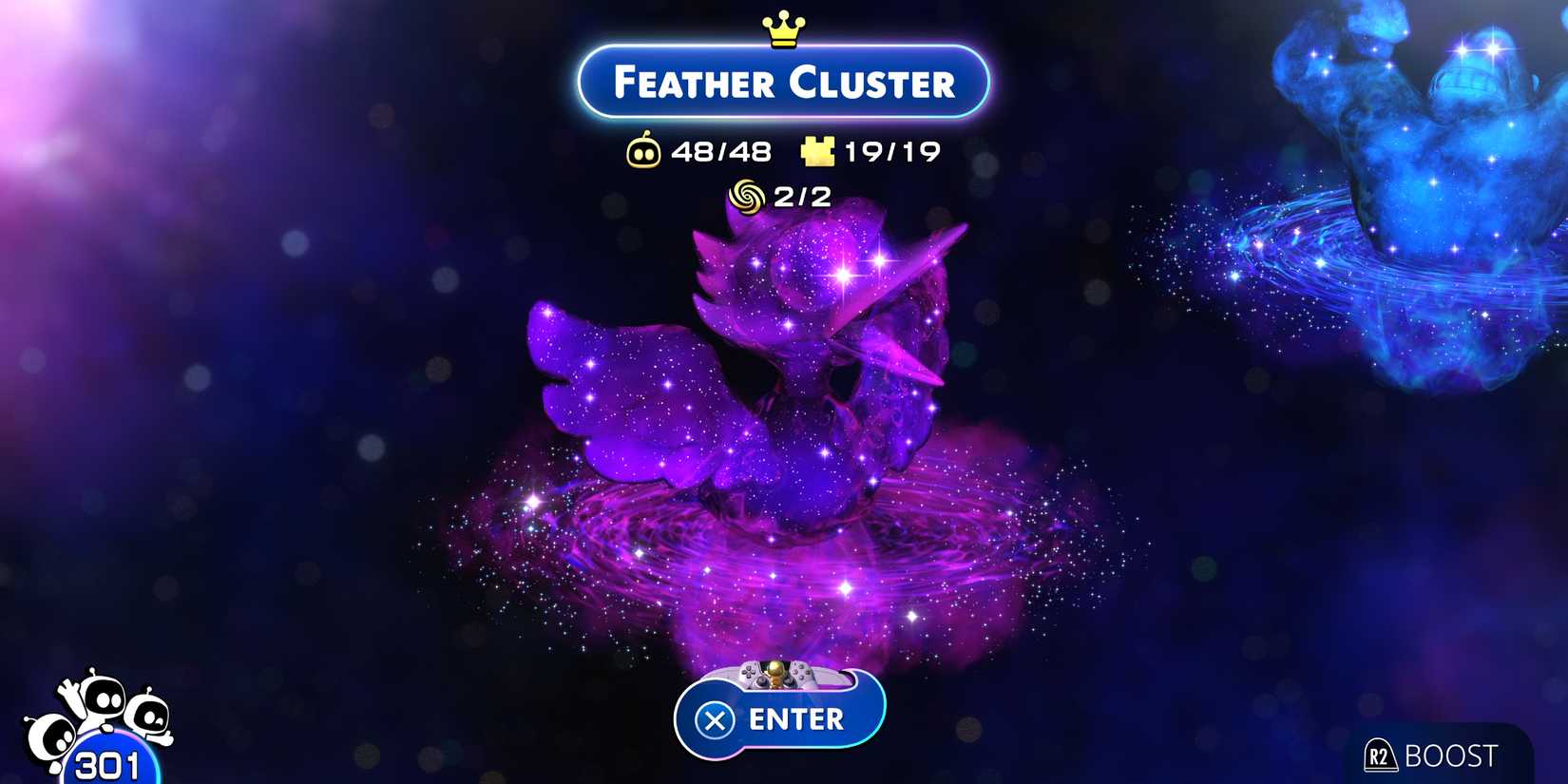
Task: Click the gold crown icon above the title
Action: tap(783, 26)
